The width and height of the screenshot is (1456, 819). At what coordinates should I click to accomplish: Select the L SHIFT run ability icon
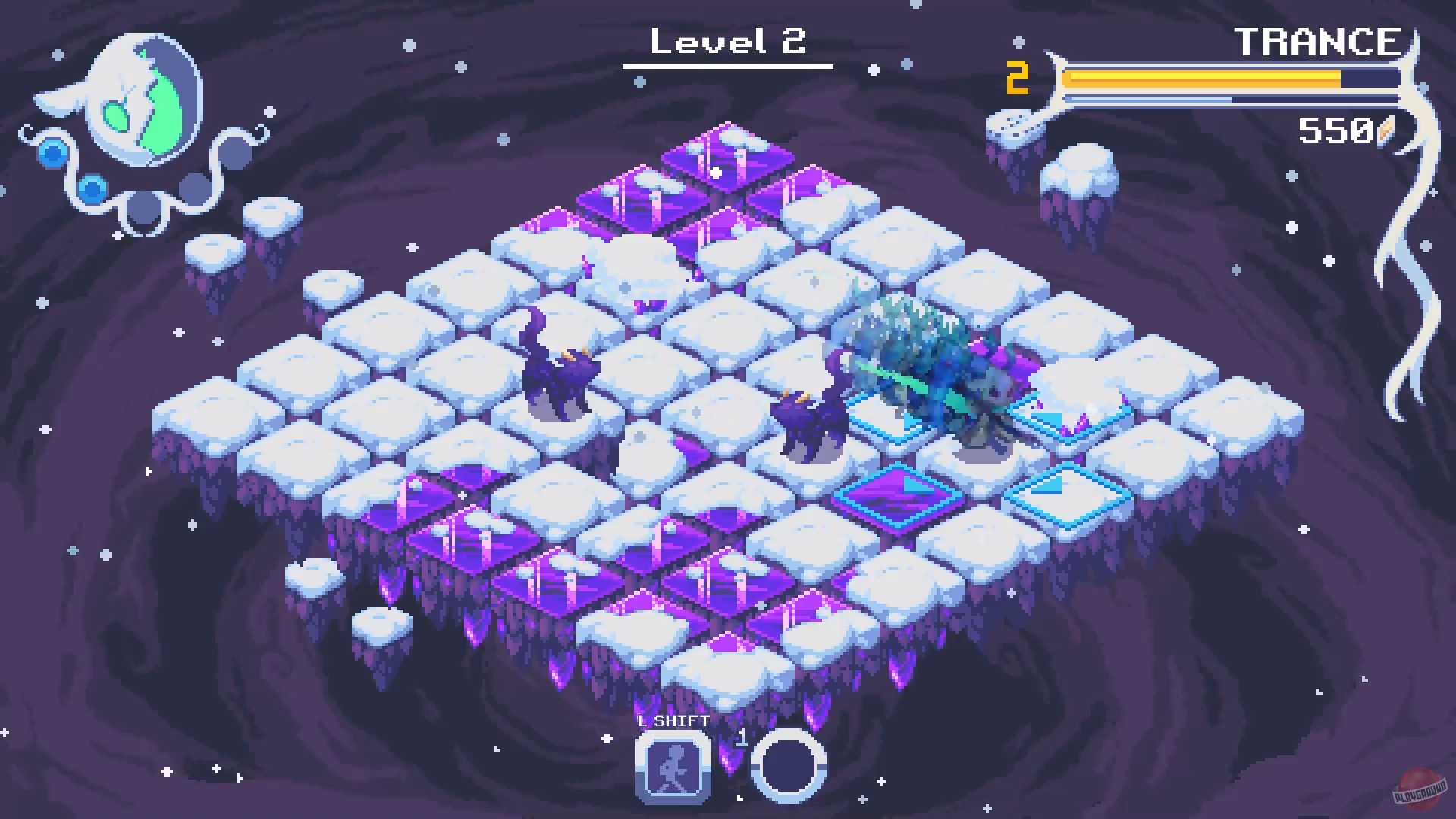672,770
